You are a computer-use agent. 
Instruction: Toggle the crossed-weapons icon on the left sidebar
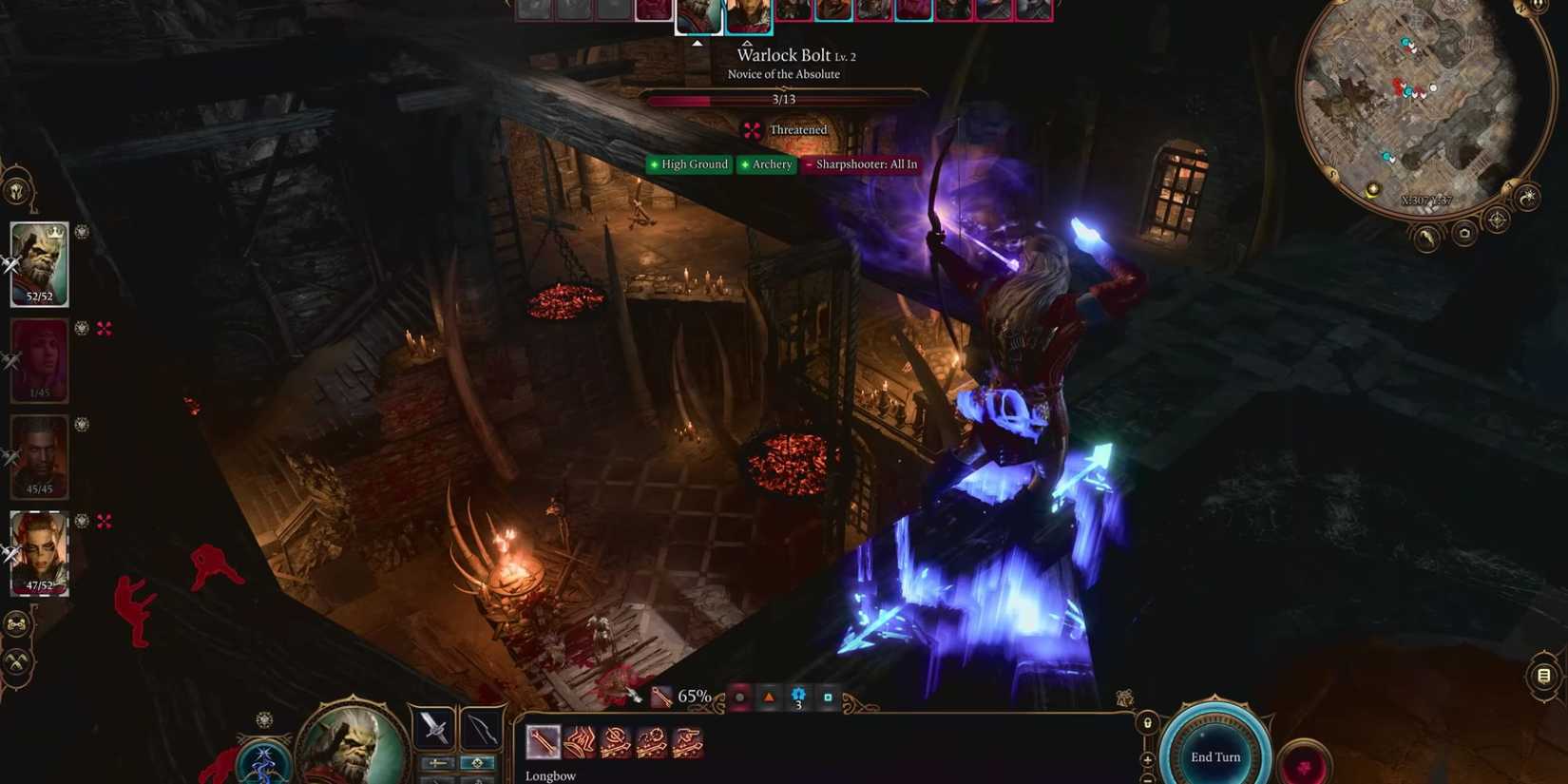[x=16, y=662]
